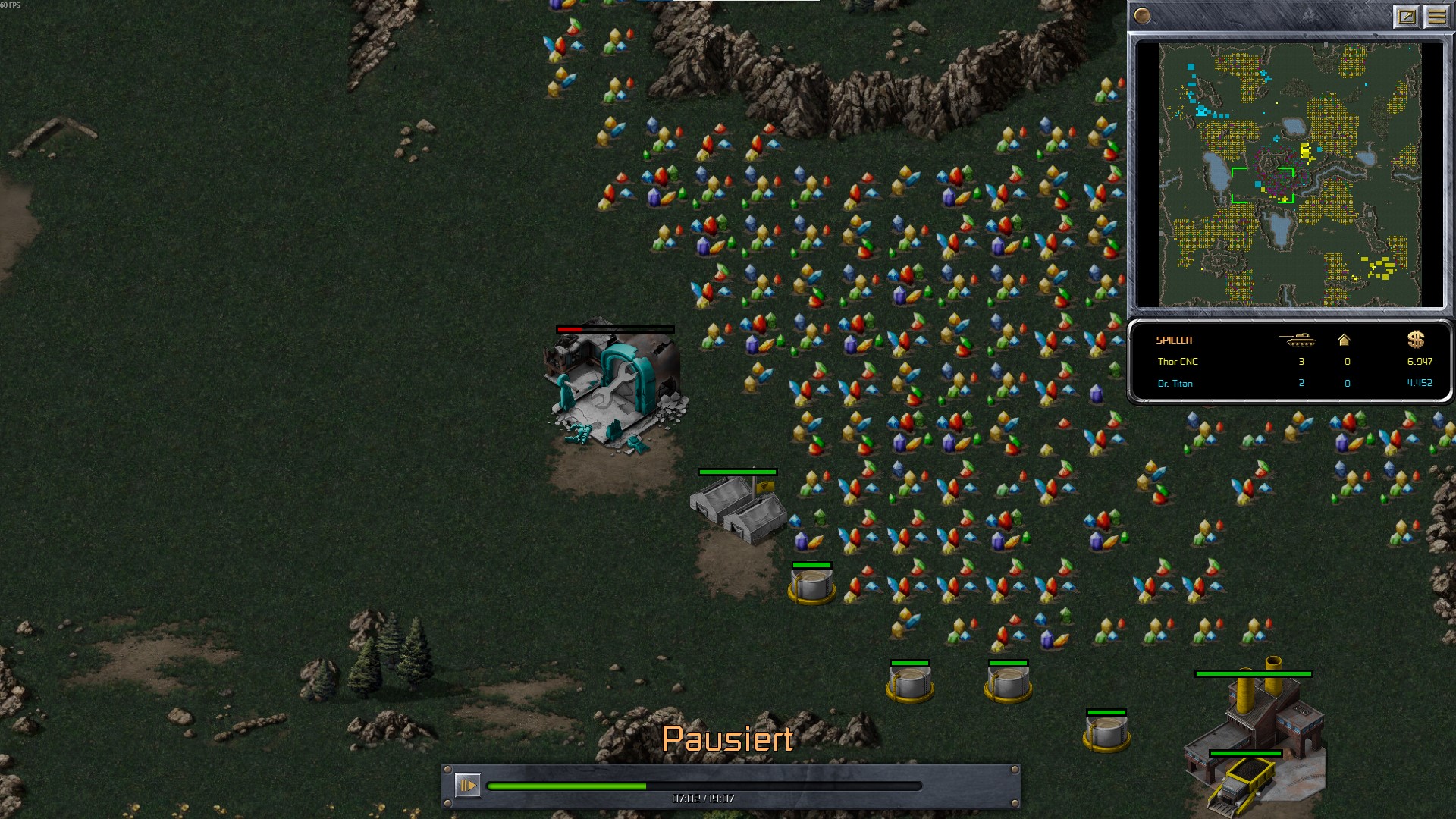Click the house buildings column icon

point(1344,340)
